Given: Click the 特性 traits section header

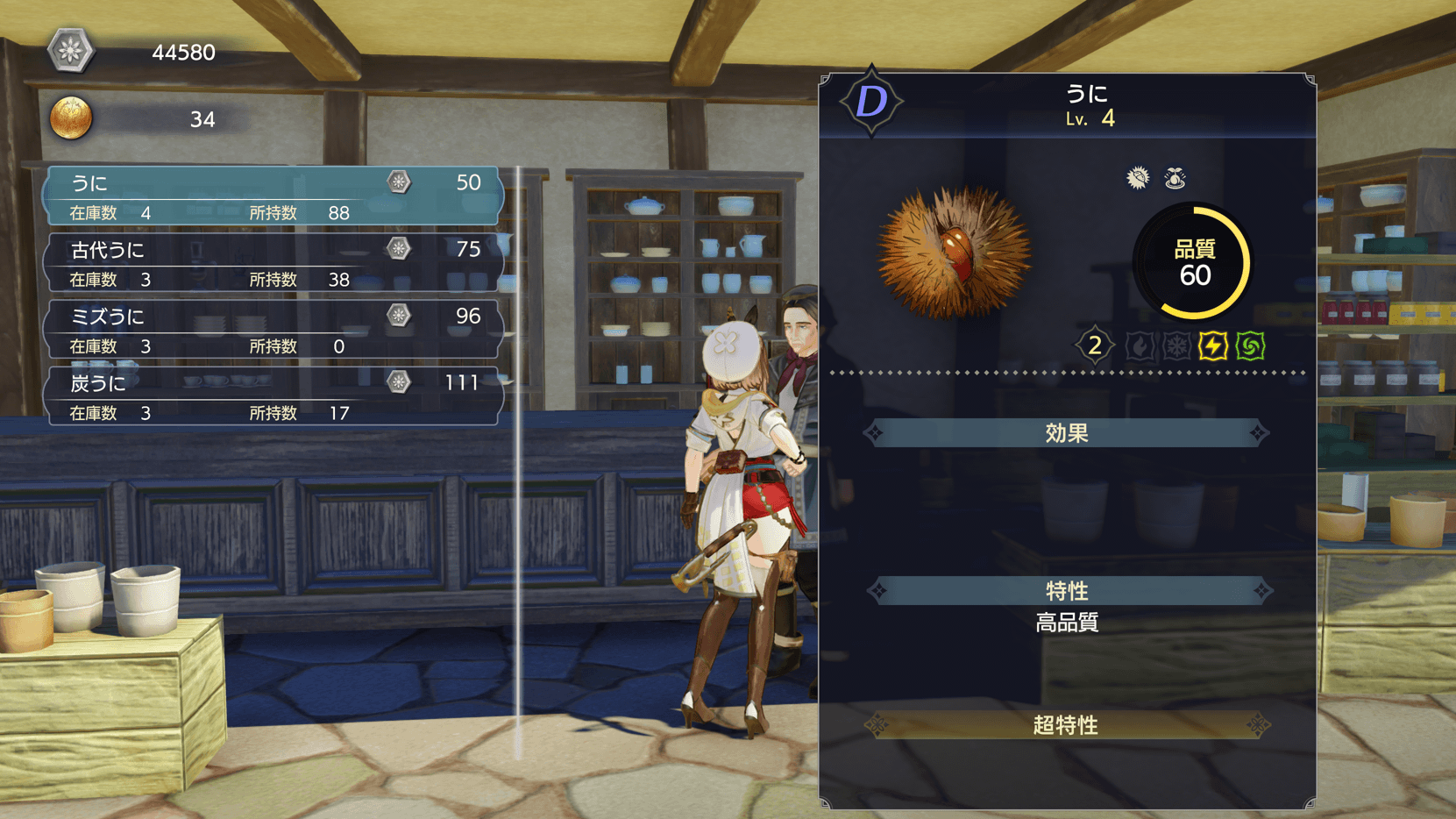Looking at the screenshot, I should [1066, 591].
